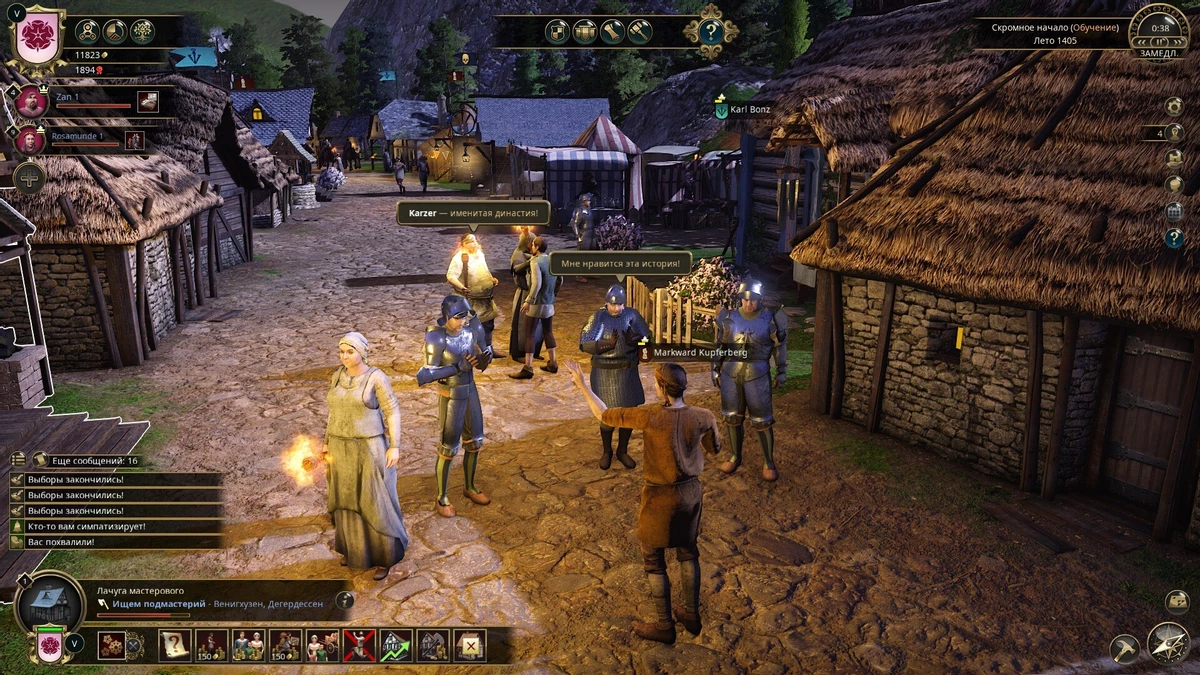Activate the green arrow building upgrade action
The height and width of the screenshot is (675, 1200).
pyautogui.click(x=396, y=645)
